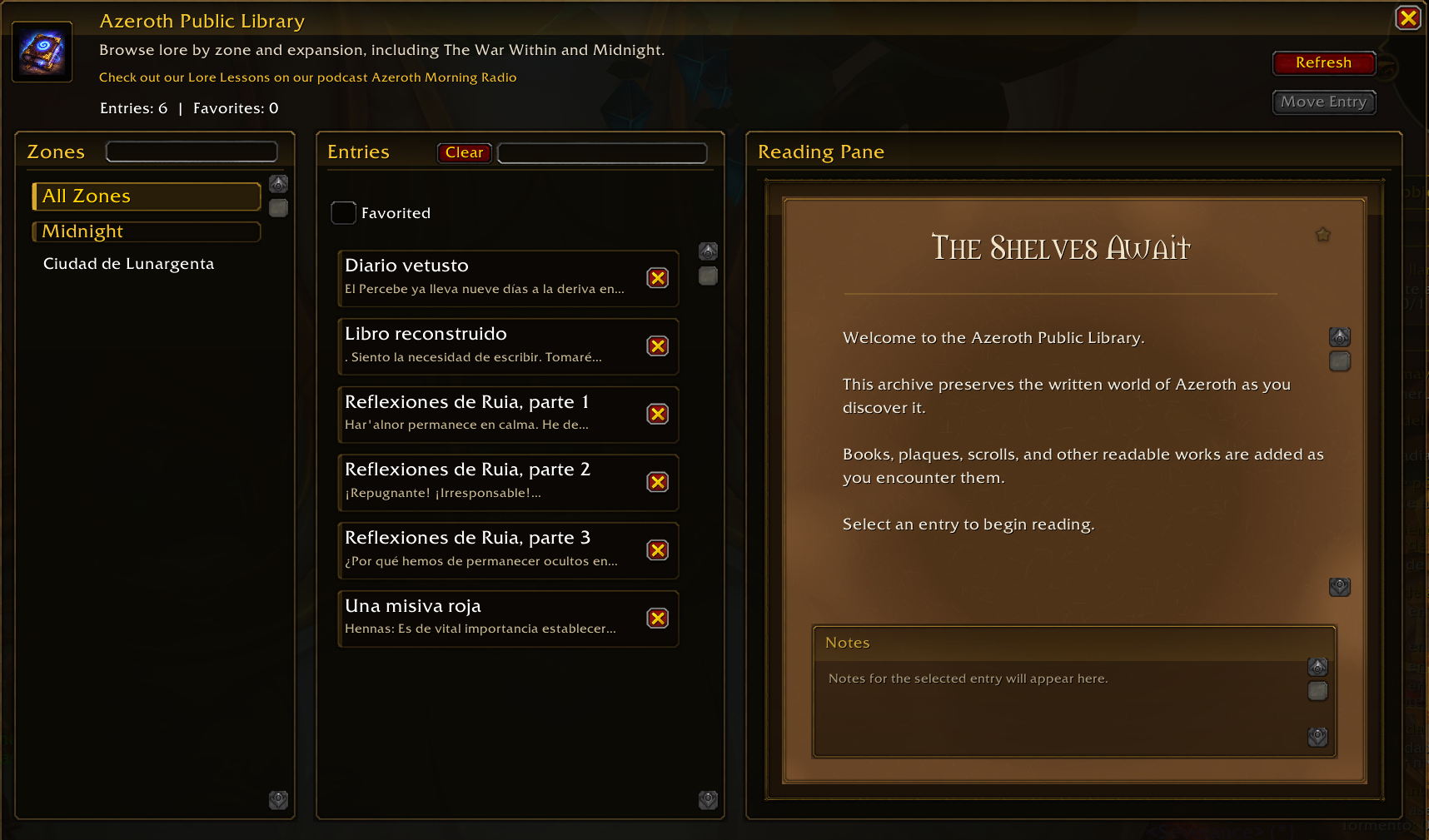Click the red Refresh button
1429x840 pixels.
click(x=1323, y=62)
